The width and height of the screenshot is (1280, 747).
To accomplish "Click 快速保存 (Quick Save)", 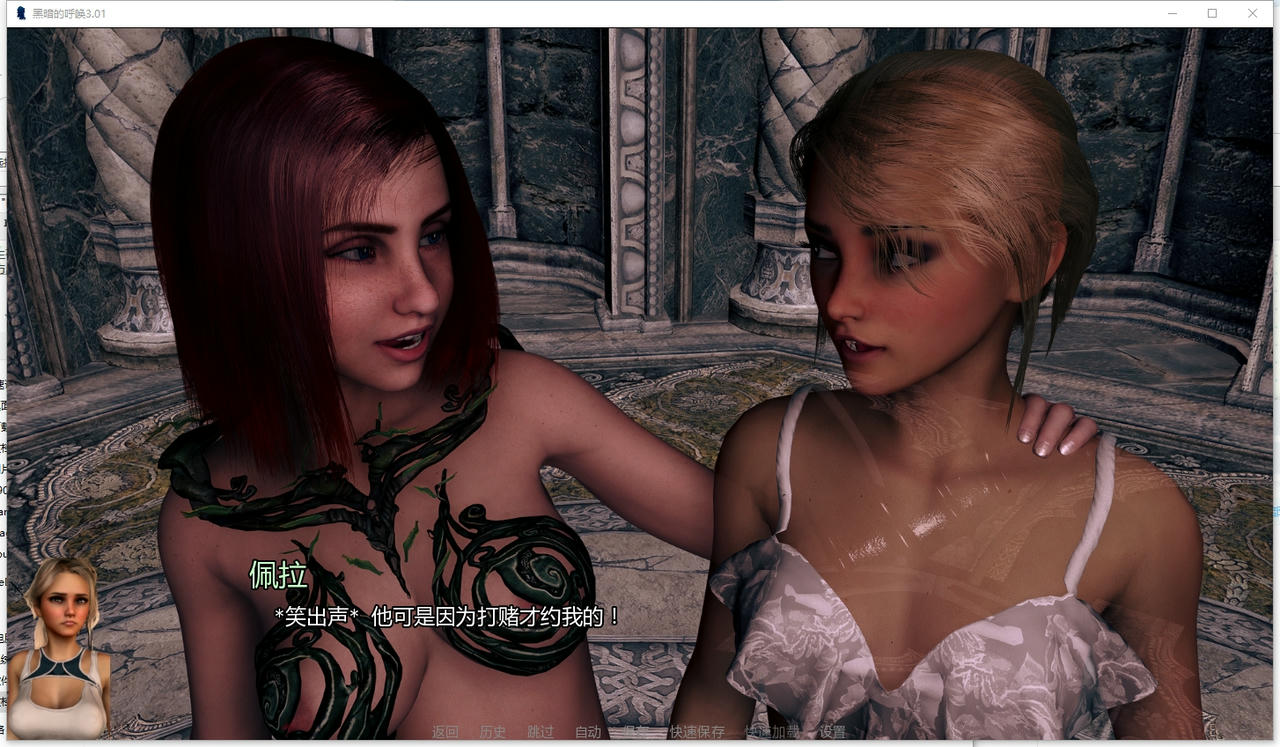I will (x=697, y=732).
